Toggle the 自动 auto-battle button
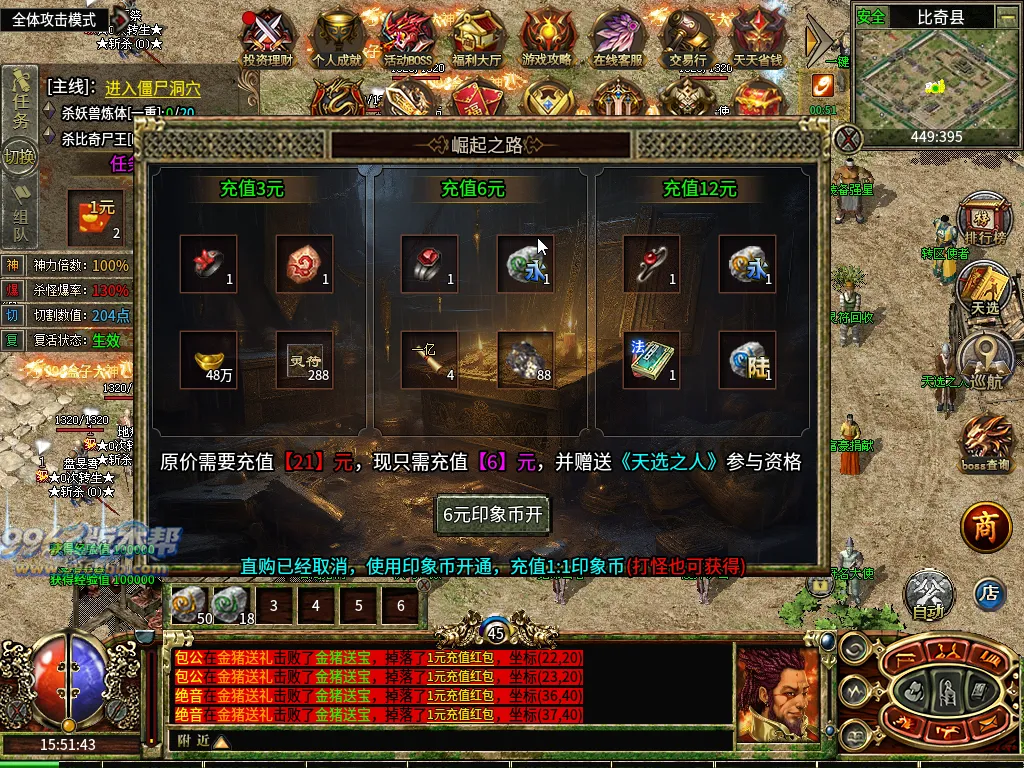Viewport: 1024px width, 768px height. (x=928, y=594)
